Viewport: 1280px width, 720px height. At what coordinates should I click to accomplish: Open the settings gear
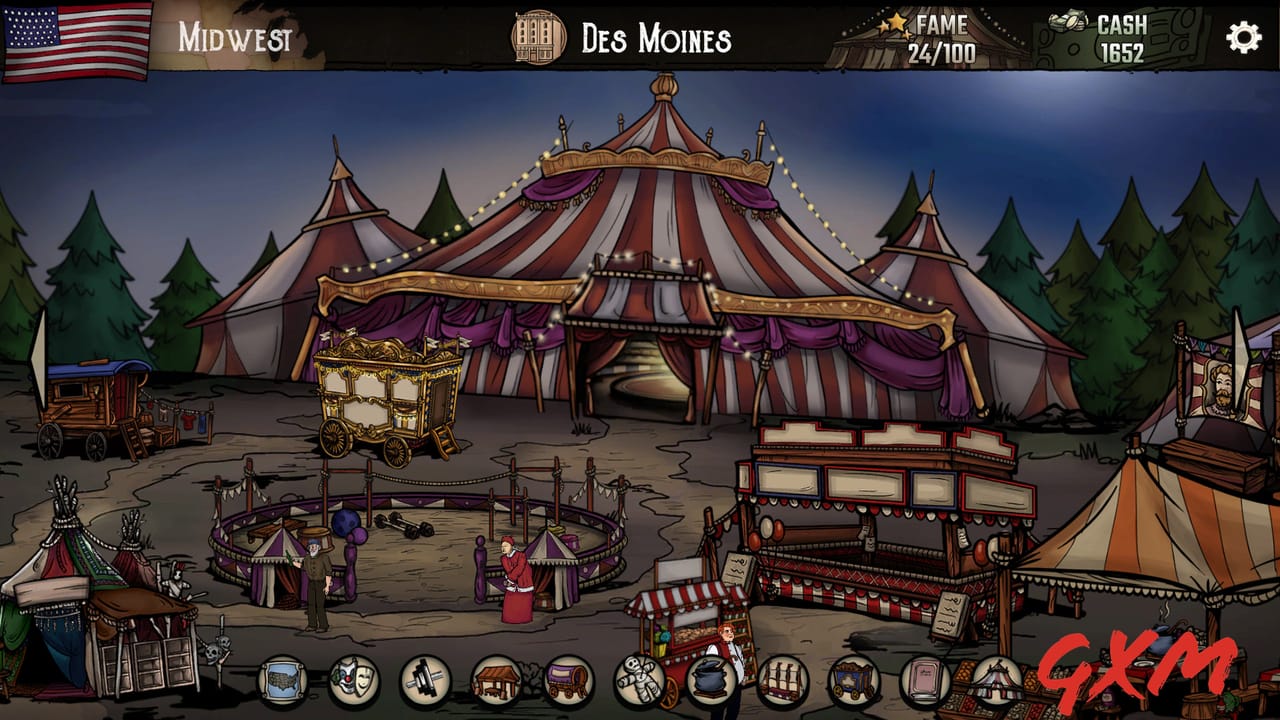coord(1243,36)
